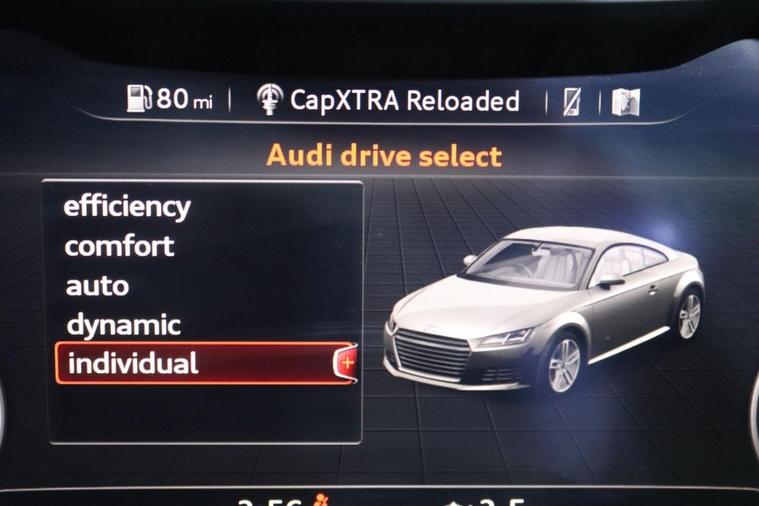
Task: Open the navigation map icon
Action: click(x=625, y=101)
